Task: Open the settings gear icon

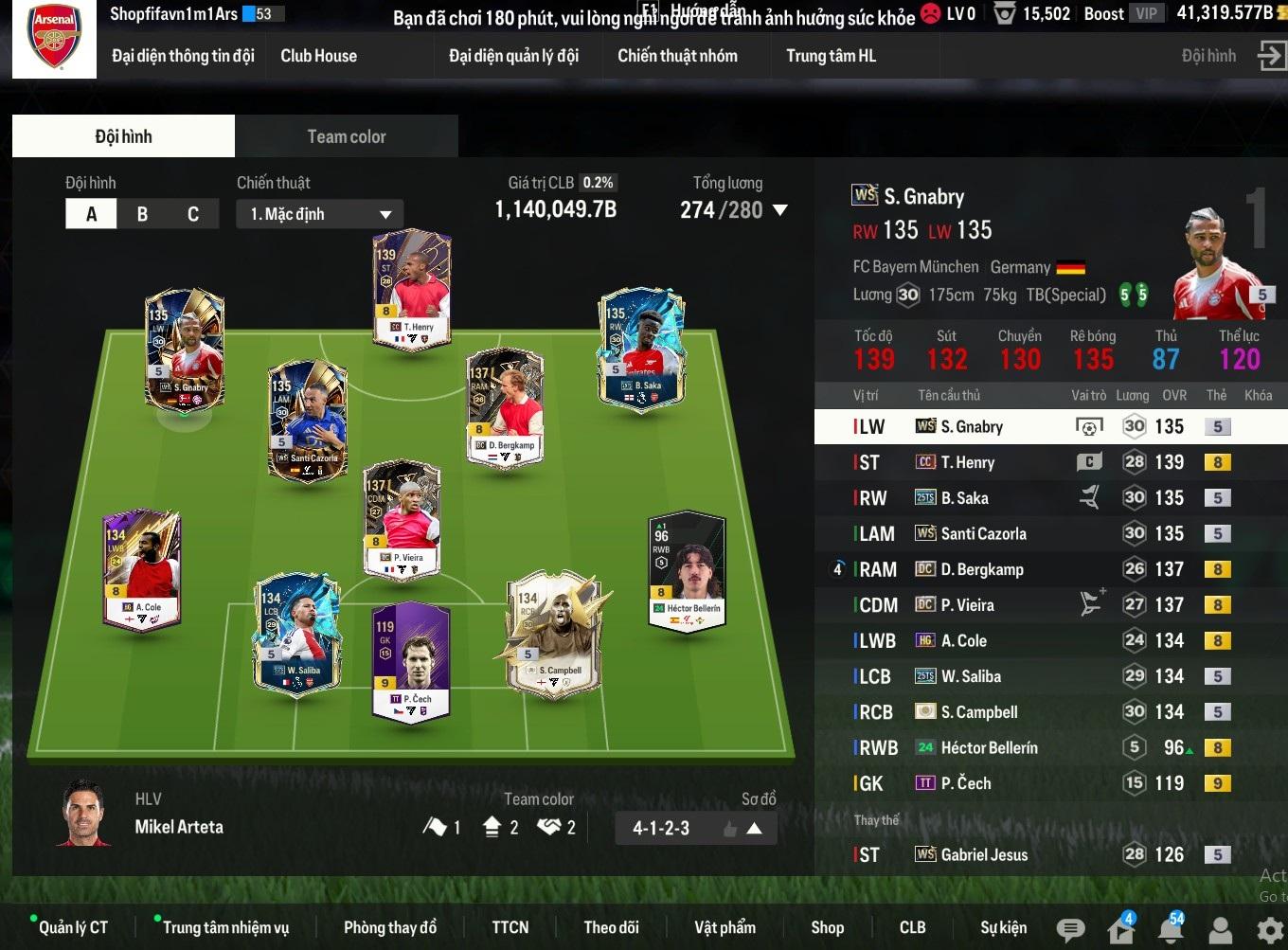Action: coord(1269,929)
